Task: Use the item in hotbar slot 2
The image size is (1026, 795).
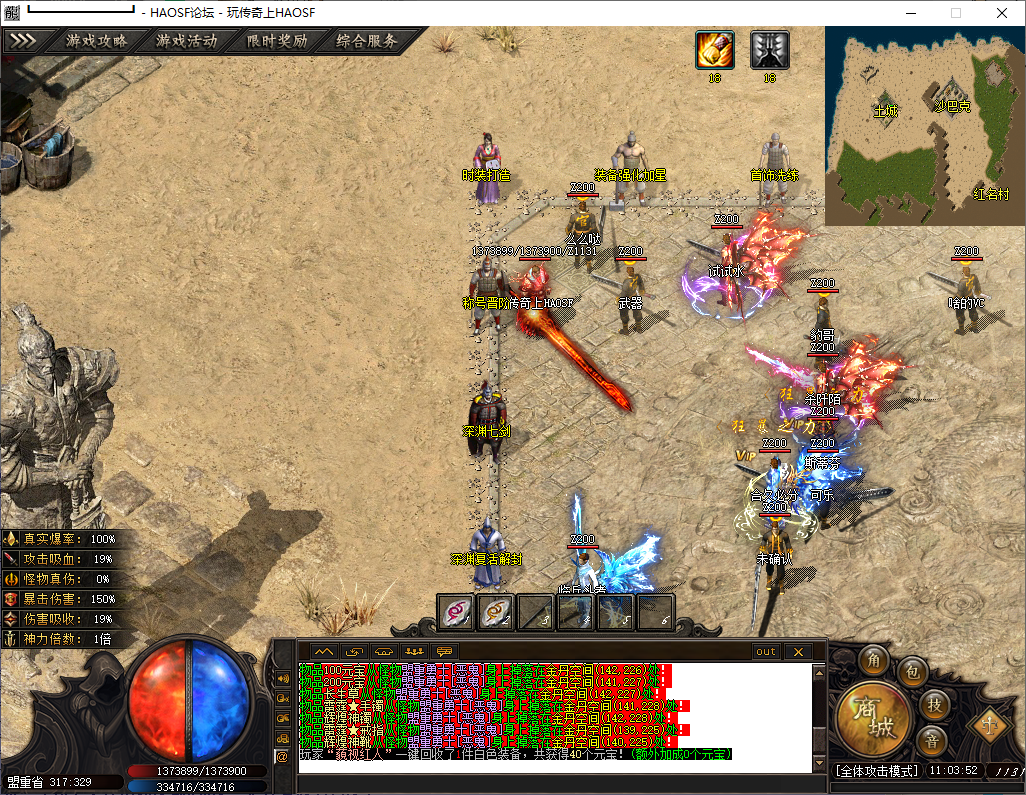Action: [495, 611]
